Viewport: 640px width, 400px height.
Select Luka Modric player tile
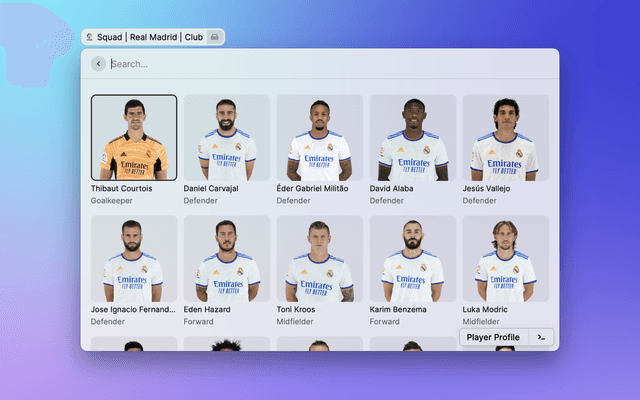tap(505, 260)
